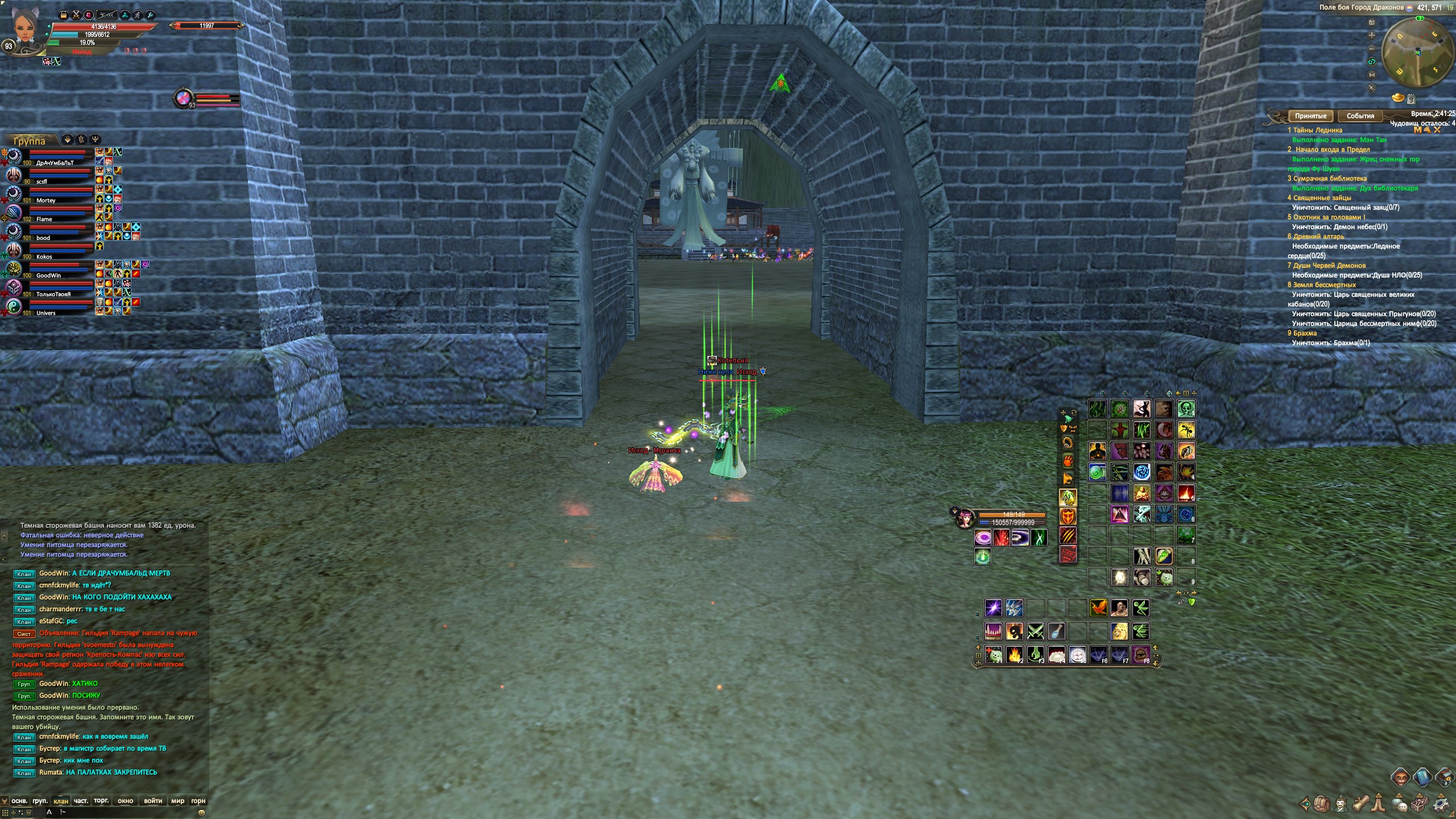Use the orange paw print pet command
The image size is (1456, 819).
tap(1068, 460)
